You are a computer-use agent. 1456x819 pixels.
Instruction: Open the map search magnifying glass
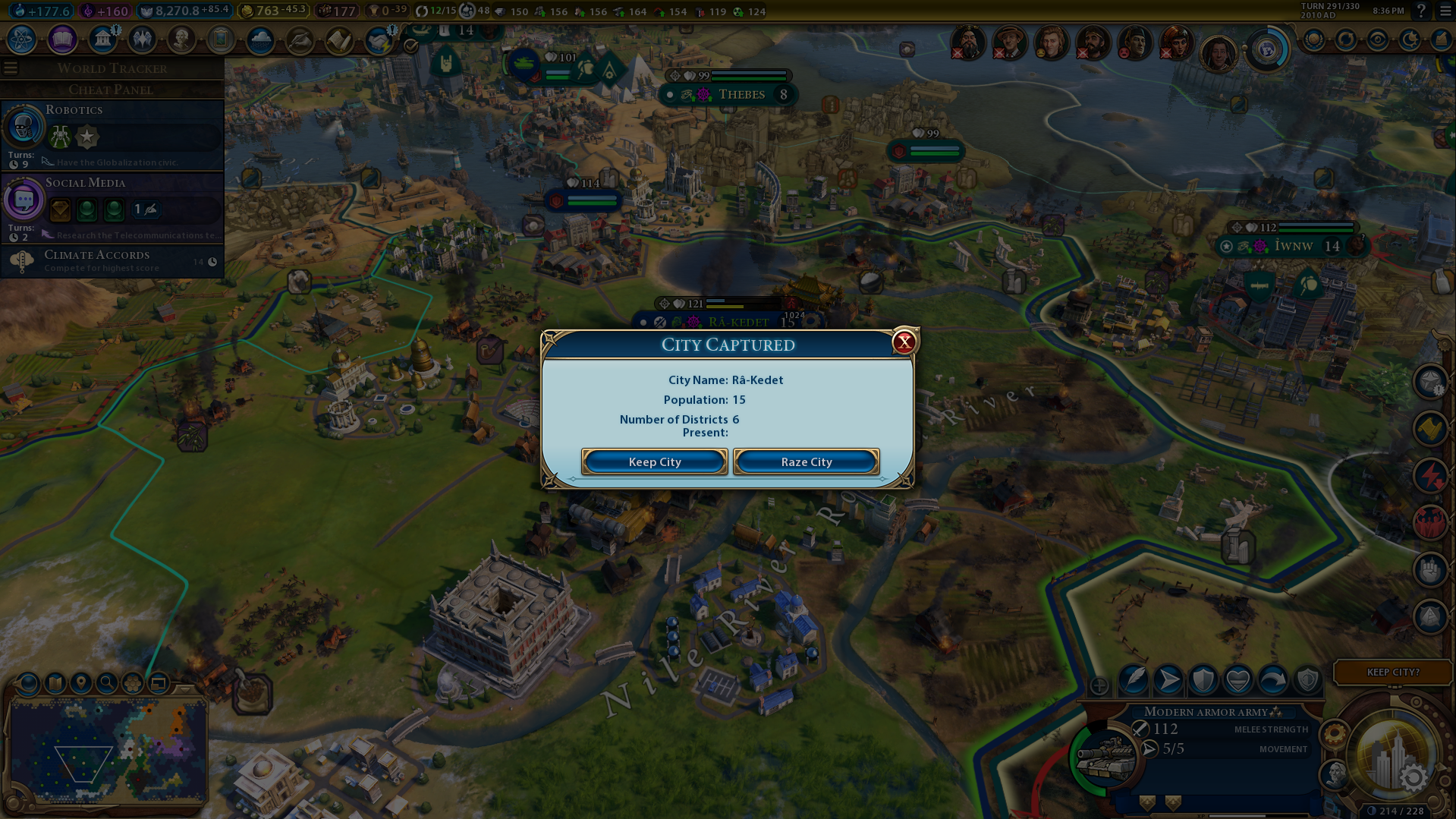click(x=106, y=683)
